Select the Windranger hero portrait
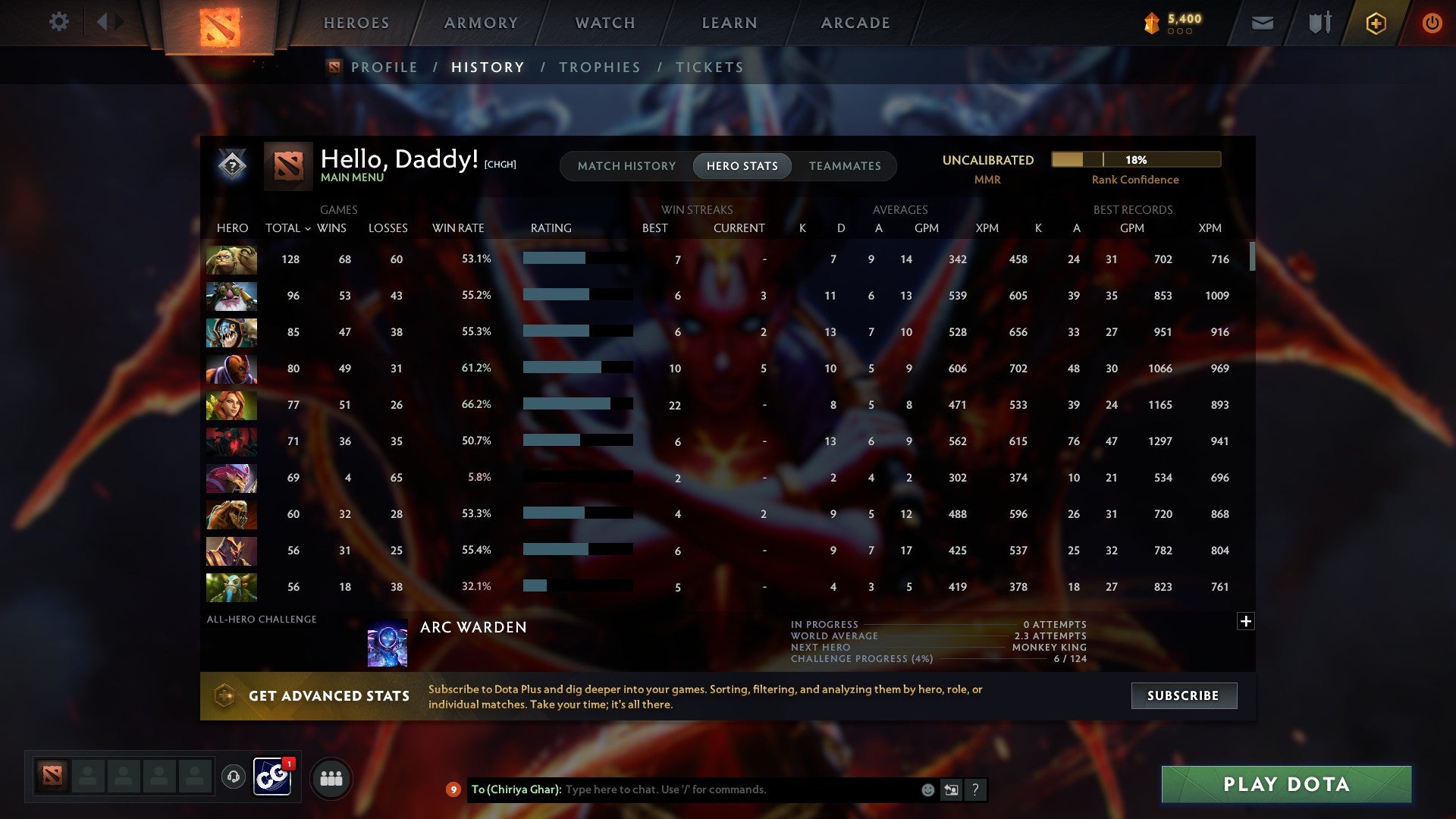Screen dimensions: 1456x819 (x=231, y=405)
